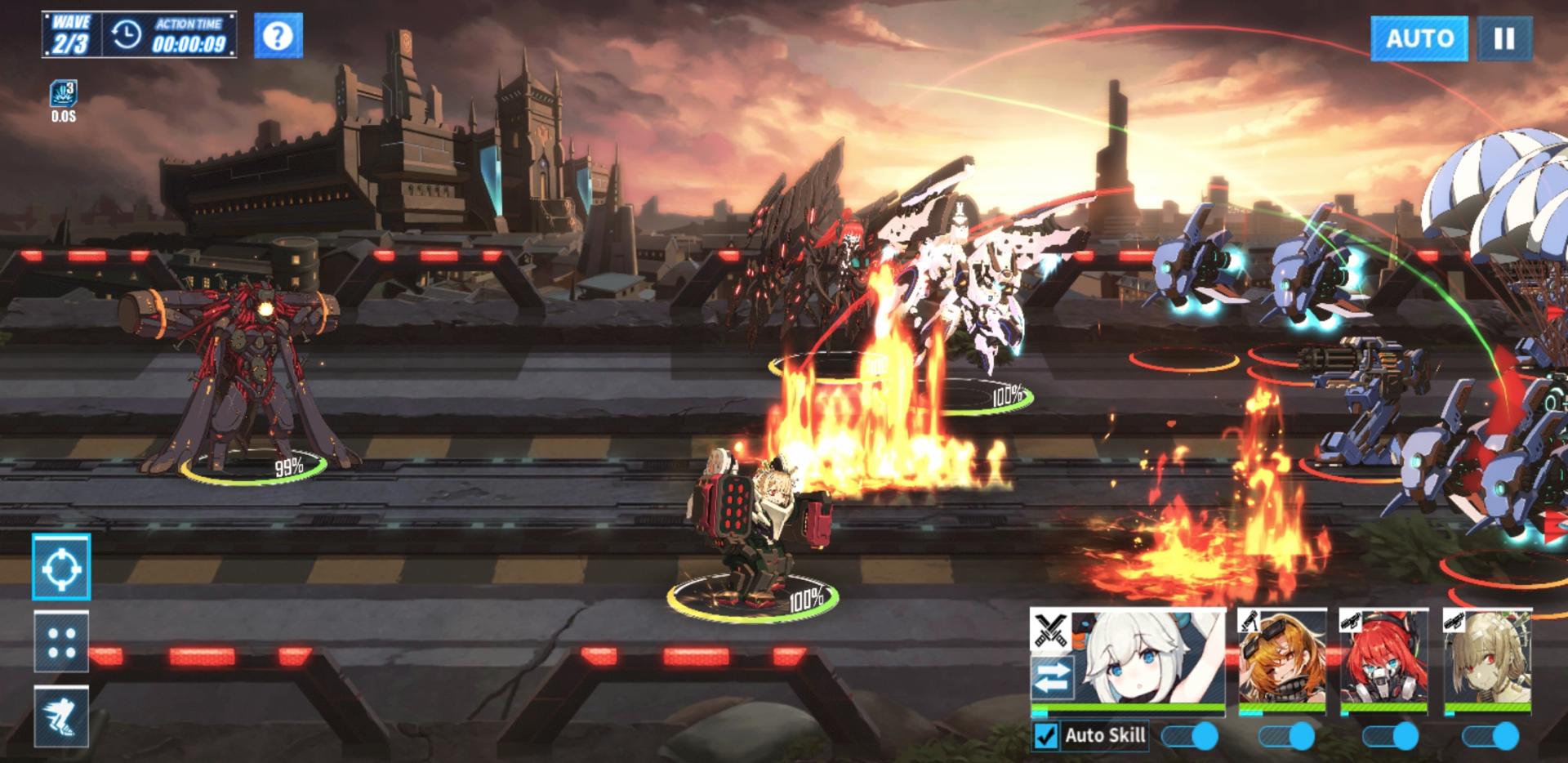Image resolution: width=1568 pixels, height=763 pixels.
Task: Choose the four-dot formation icon
Action: click(61, 641)
